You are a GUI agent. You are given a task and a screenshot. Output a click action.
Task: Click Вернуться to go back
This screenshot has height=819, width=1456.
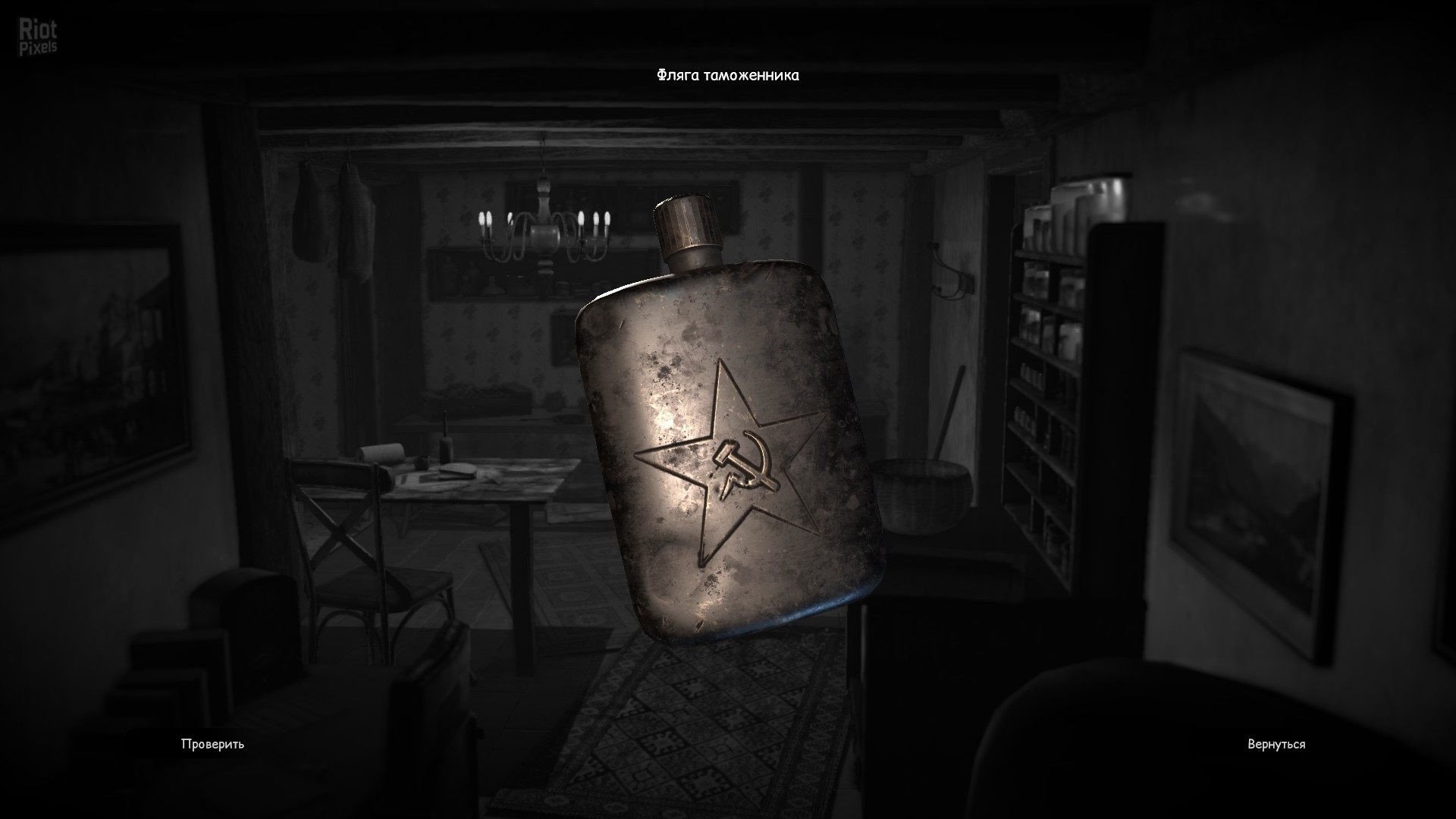point(1276,744)
